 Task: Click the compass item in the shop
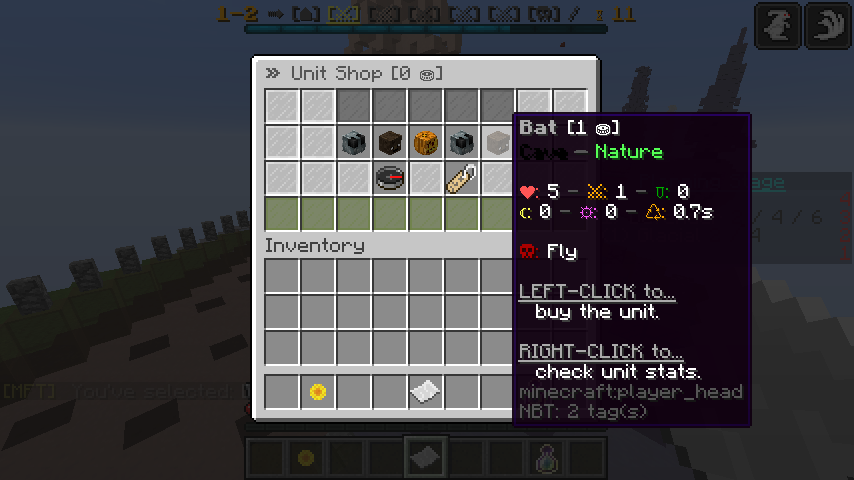(390, 179)
